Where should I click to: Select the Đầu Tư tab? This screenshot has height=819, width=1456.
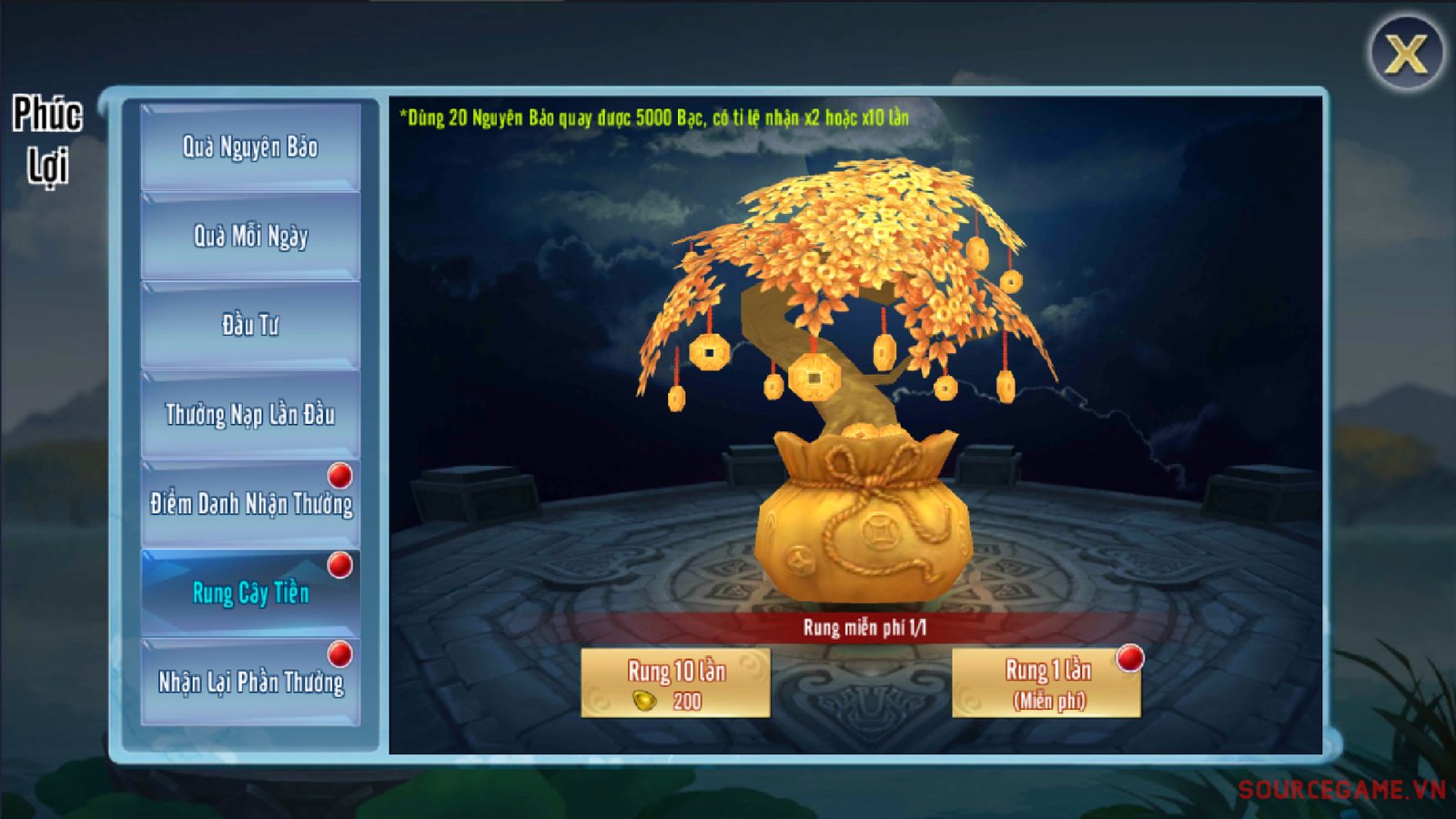250,325
